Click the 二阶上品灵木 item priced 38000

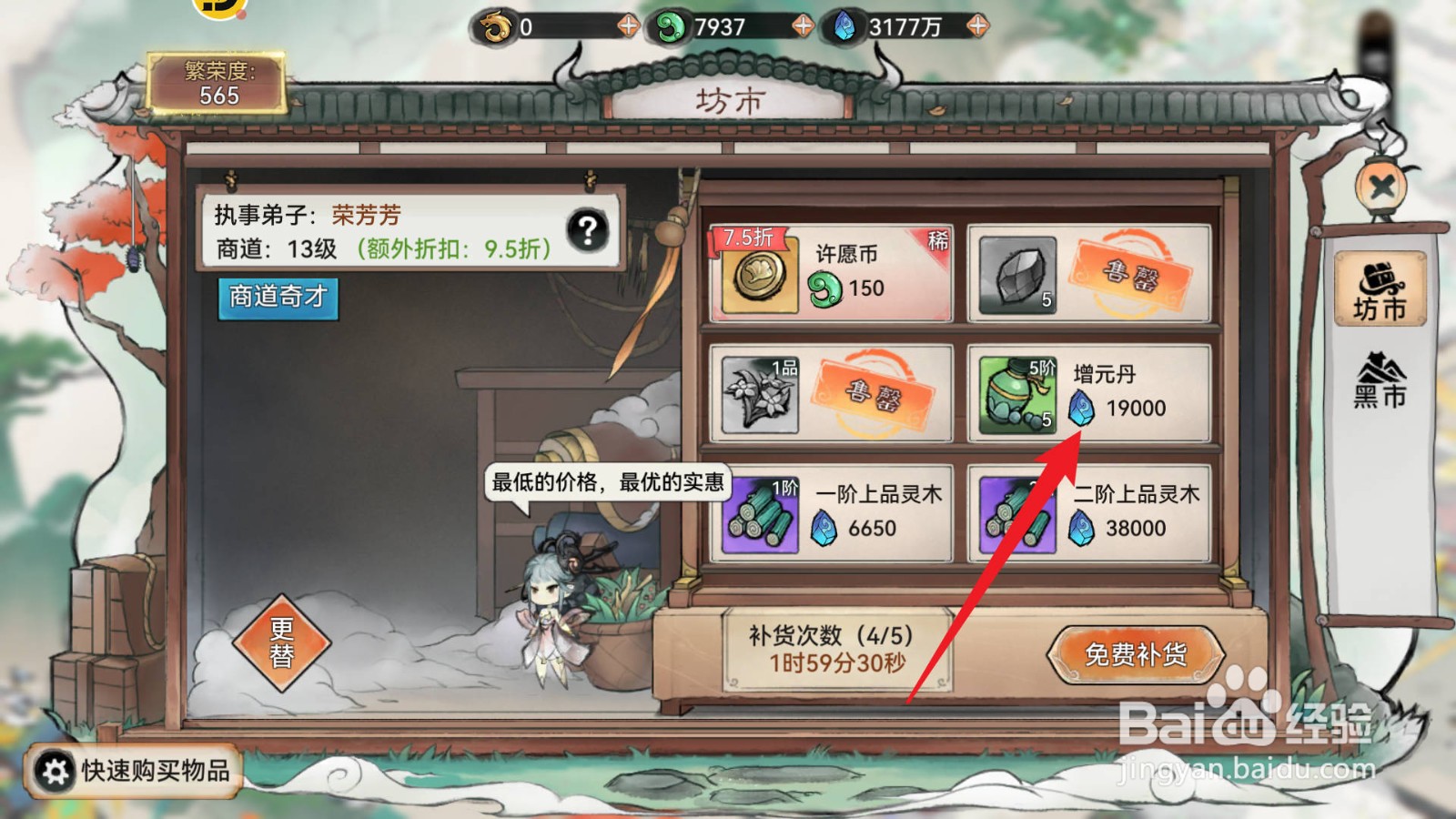[x=1092, y=511]
